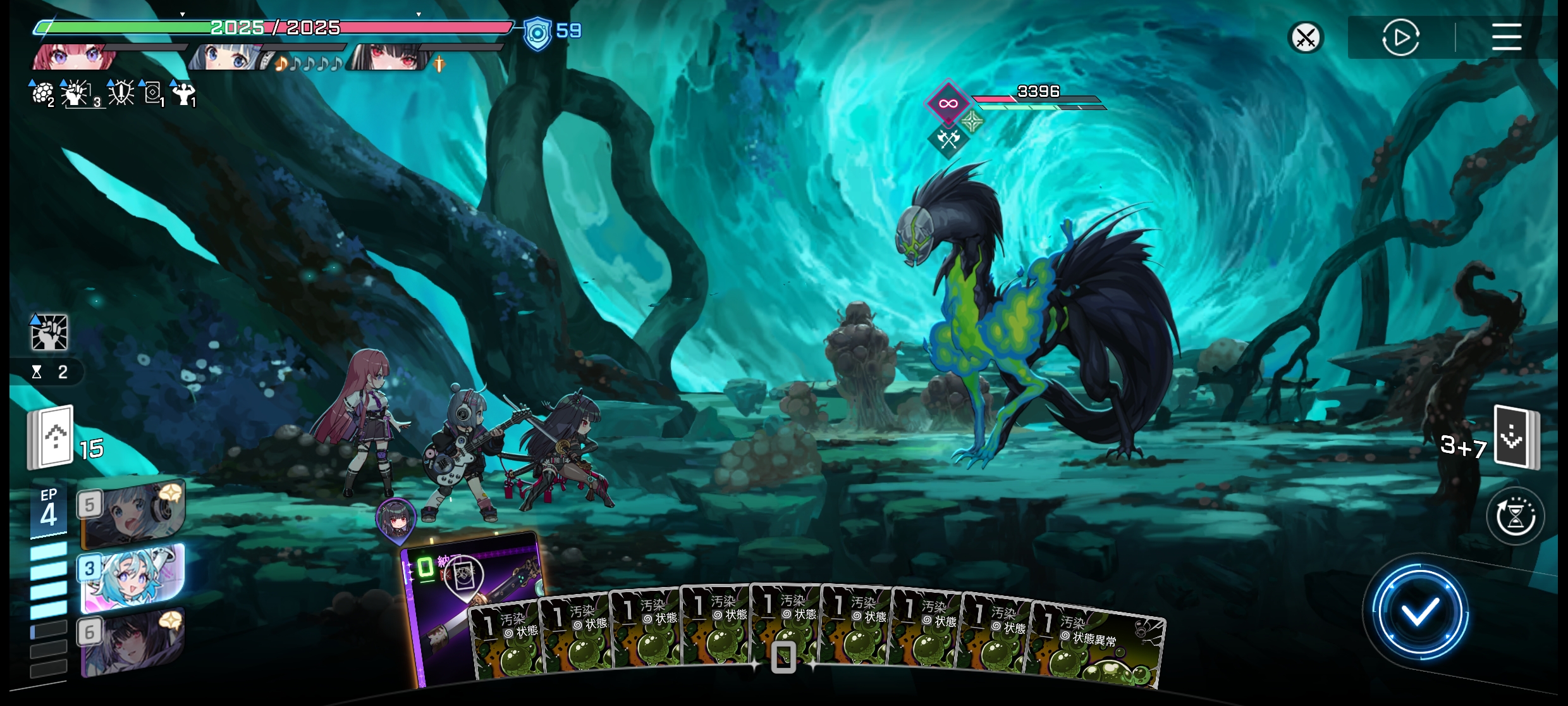Inspect the enemy's infinity diamond icon
The height and width of the screenshot is (706, 1568).
(x=947, y=103)
